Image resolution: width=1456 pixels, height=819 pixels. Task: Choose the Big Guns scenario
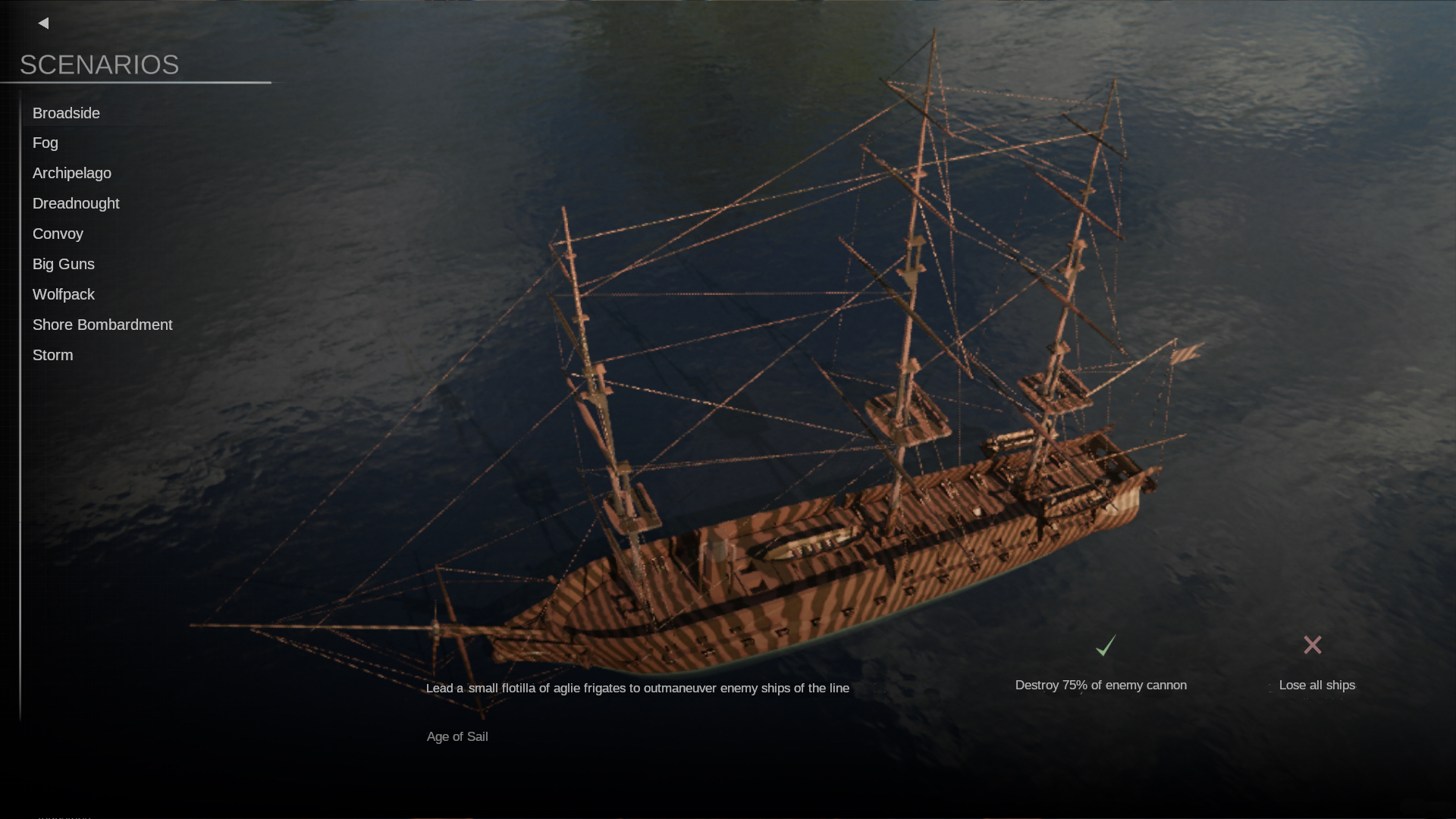tap(64, 264)
